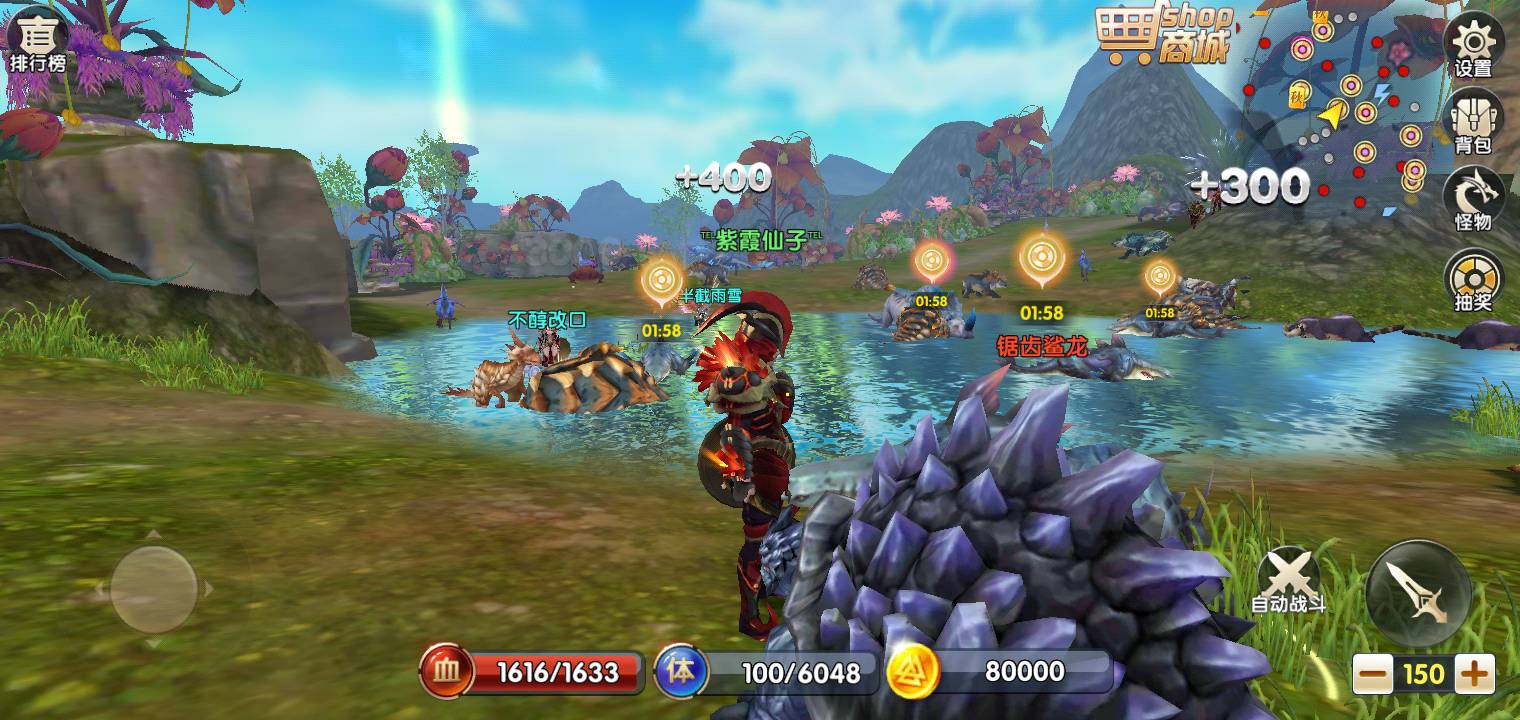Open the 怪物 monster menu
Screen dimensions: 1520x720
tap(1473, 198)
